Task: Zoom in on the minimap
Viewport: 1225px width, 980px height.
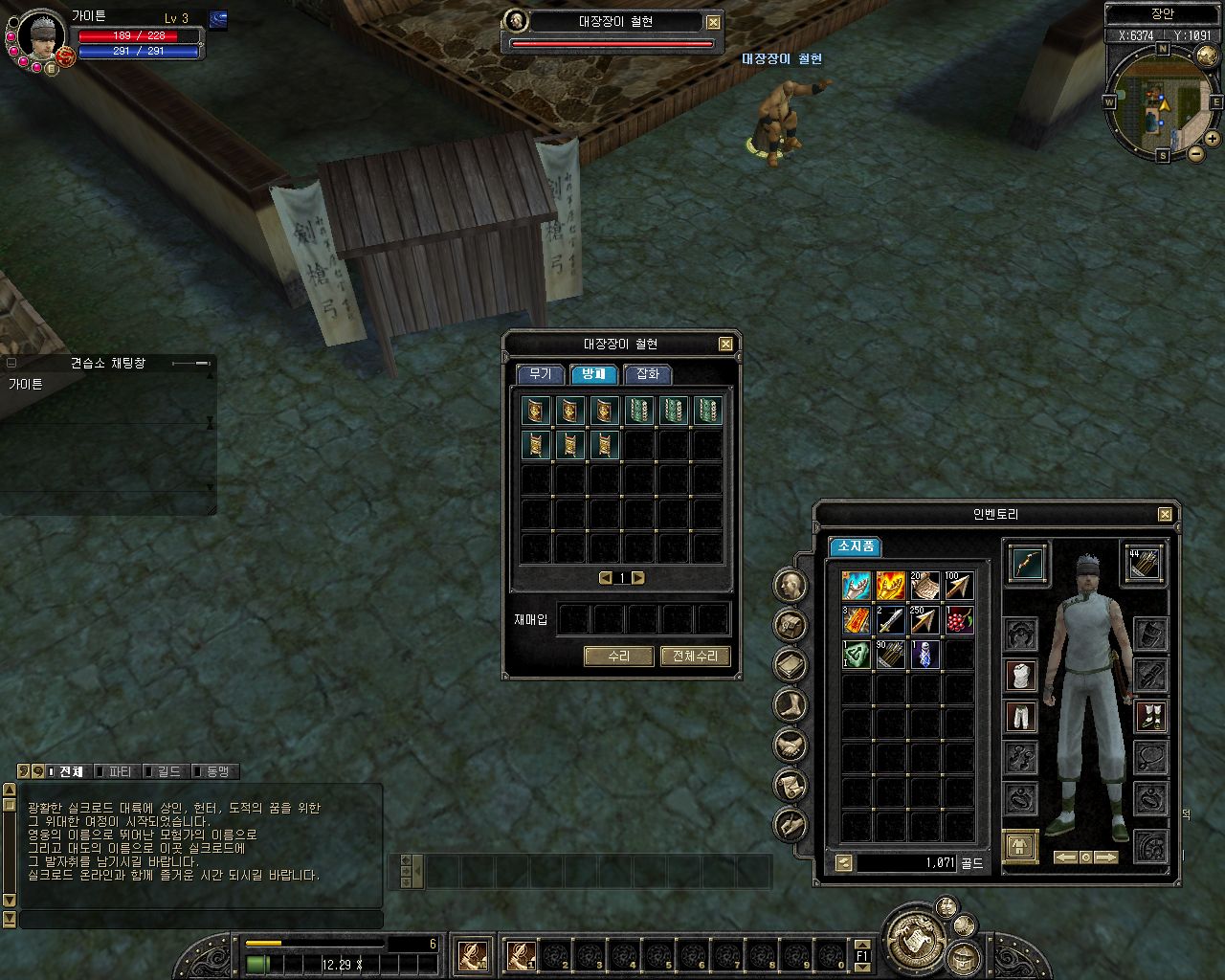Action: 1213,139
